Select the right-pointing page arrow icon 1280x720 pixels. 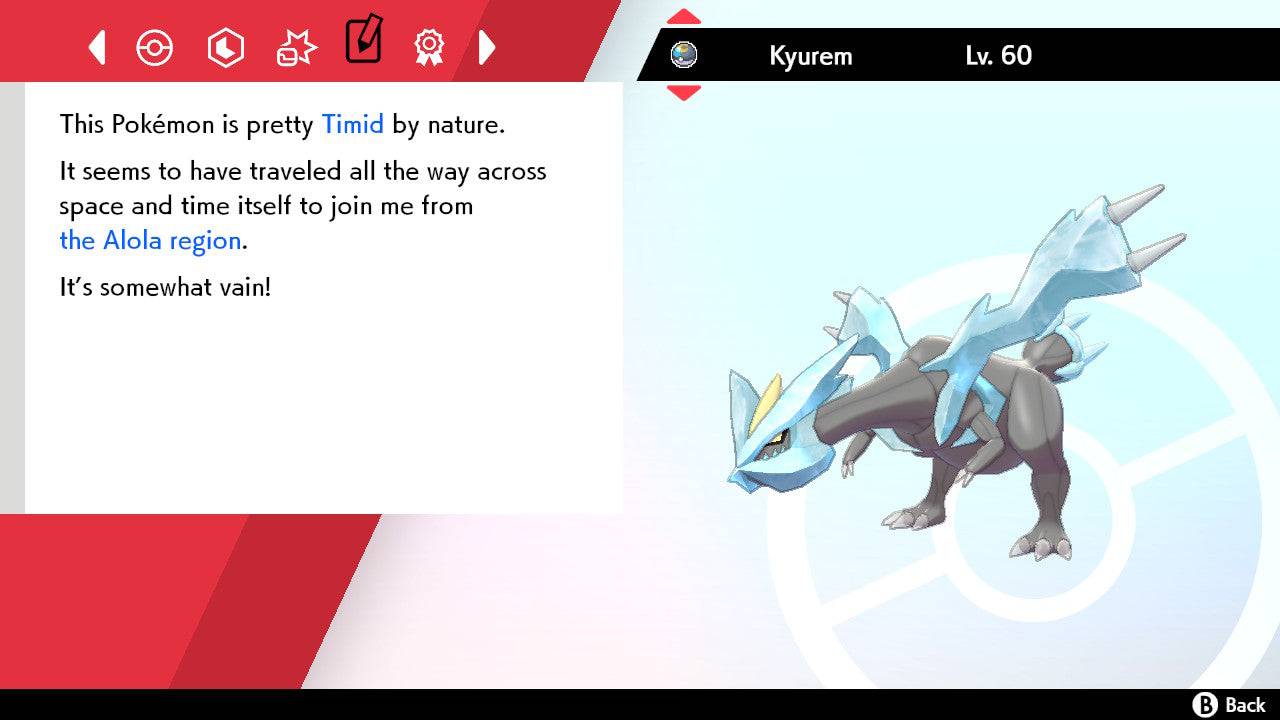[x=487, y=47]
